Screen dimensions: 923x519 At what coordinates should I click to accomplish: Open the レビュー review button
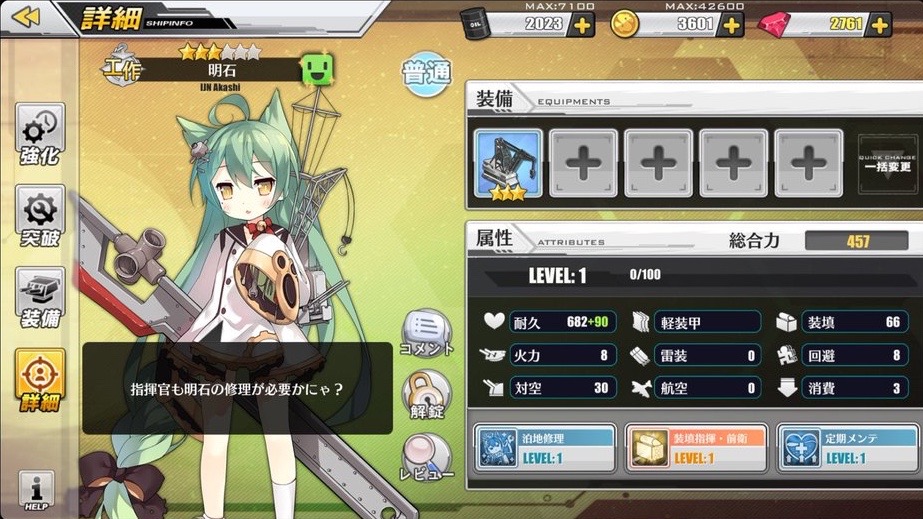427,458
